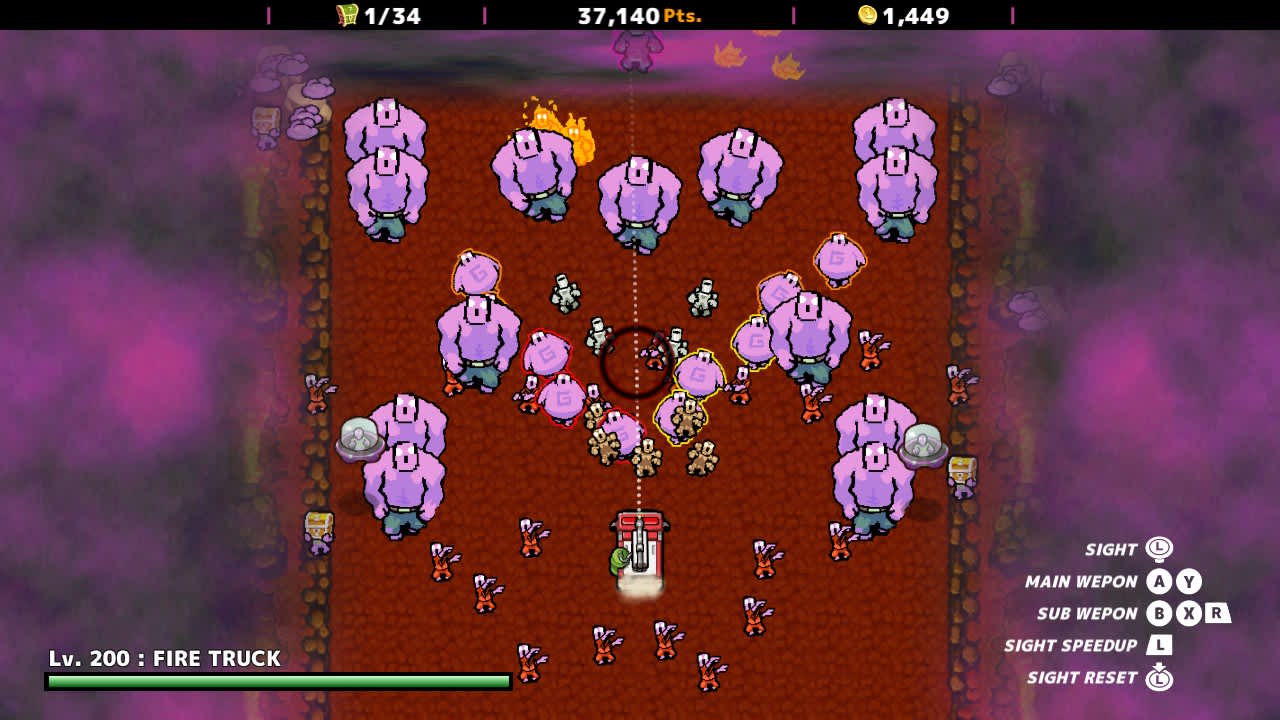This screenshot has width=1280, height=720.
Task: Click the SIGHT RESET label text
Action: tap(1083, 677)
